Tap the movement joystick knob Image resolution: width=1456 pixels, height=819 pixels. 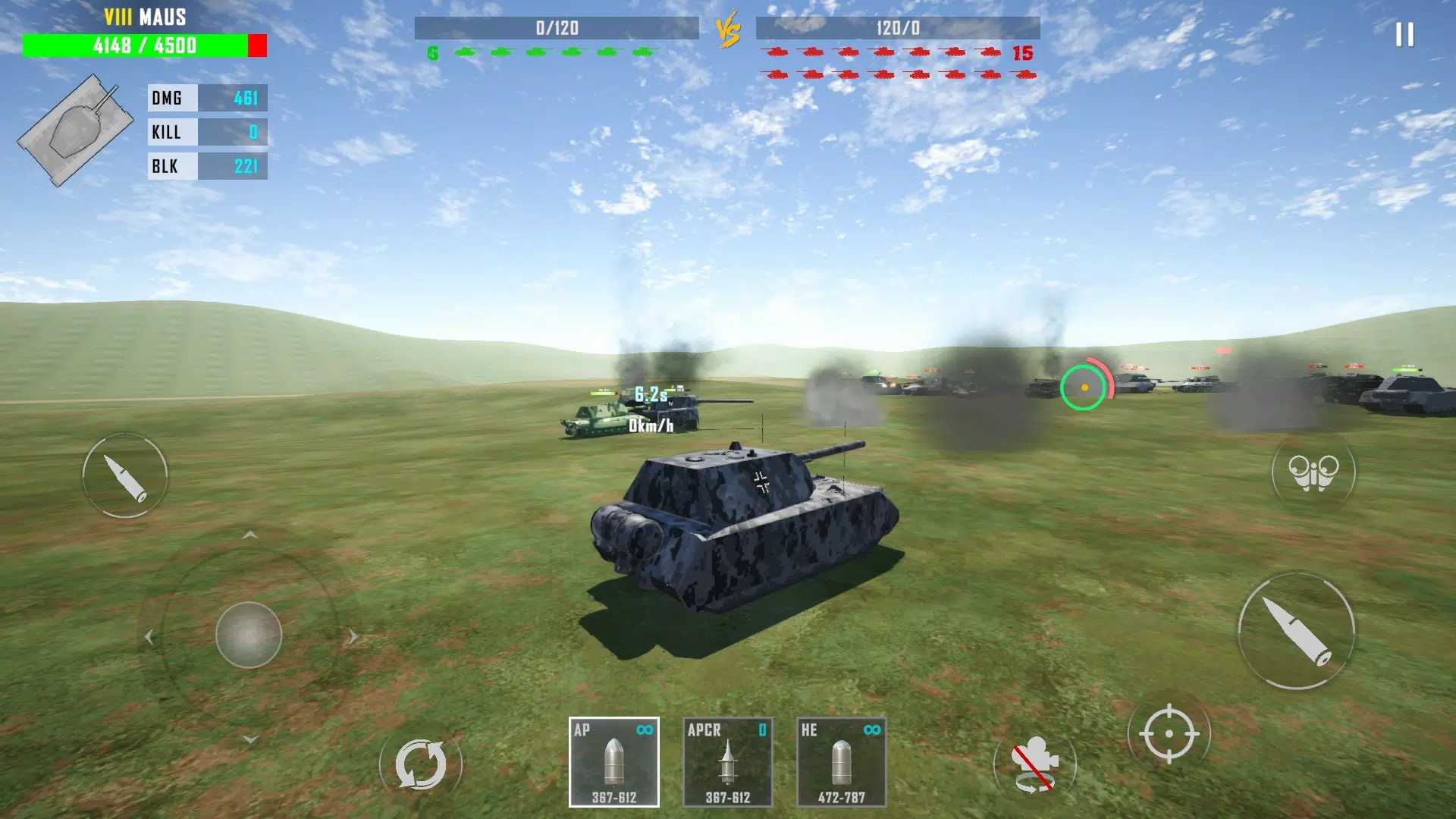click(249, 635)
